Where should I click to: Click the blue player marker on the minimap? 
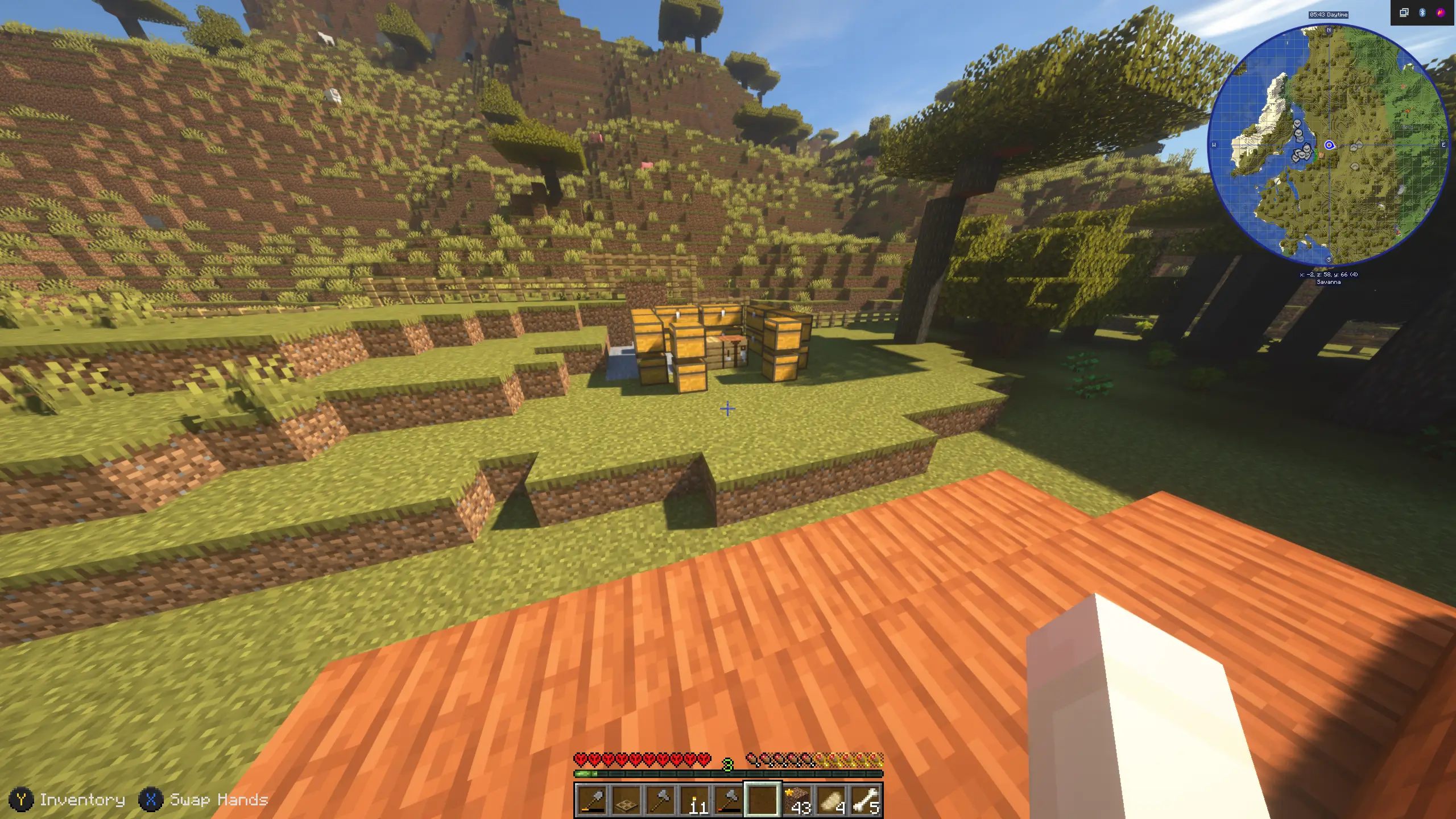pyautogui.click(x=1329, y=145)
